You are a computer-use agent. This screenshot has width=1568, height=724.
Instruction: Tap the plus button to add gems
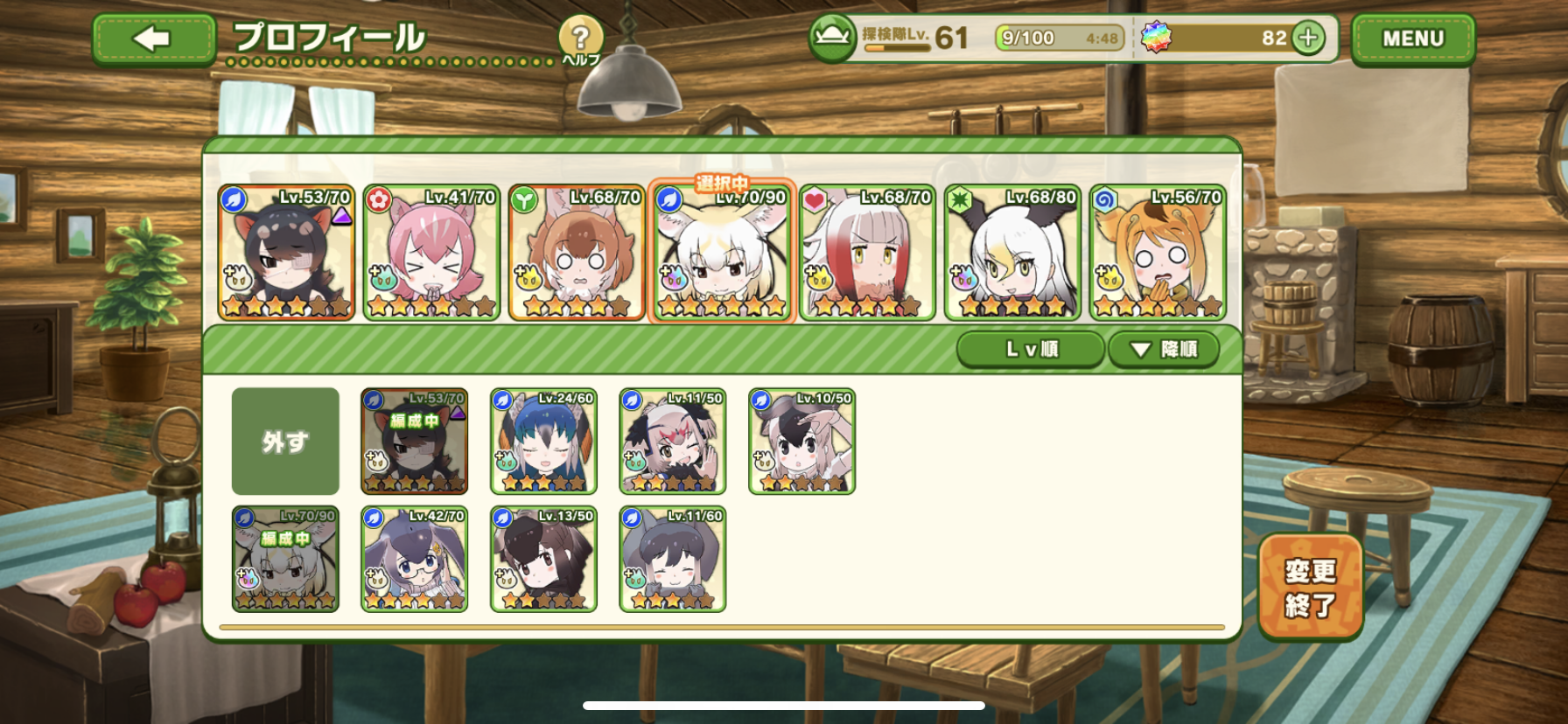click(x=1308, y=38)
